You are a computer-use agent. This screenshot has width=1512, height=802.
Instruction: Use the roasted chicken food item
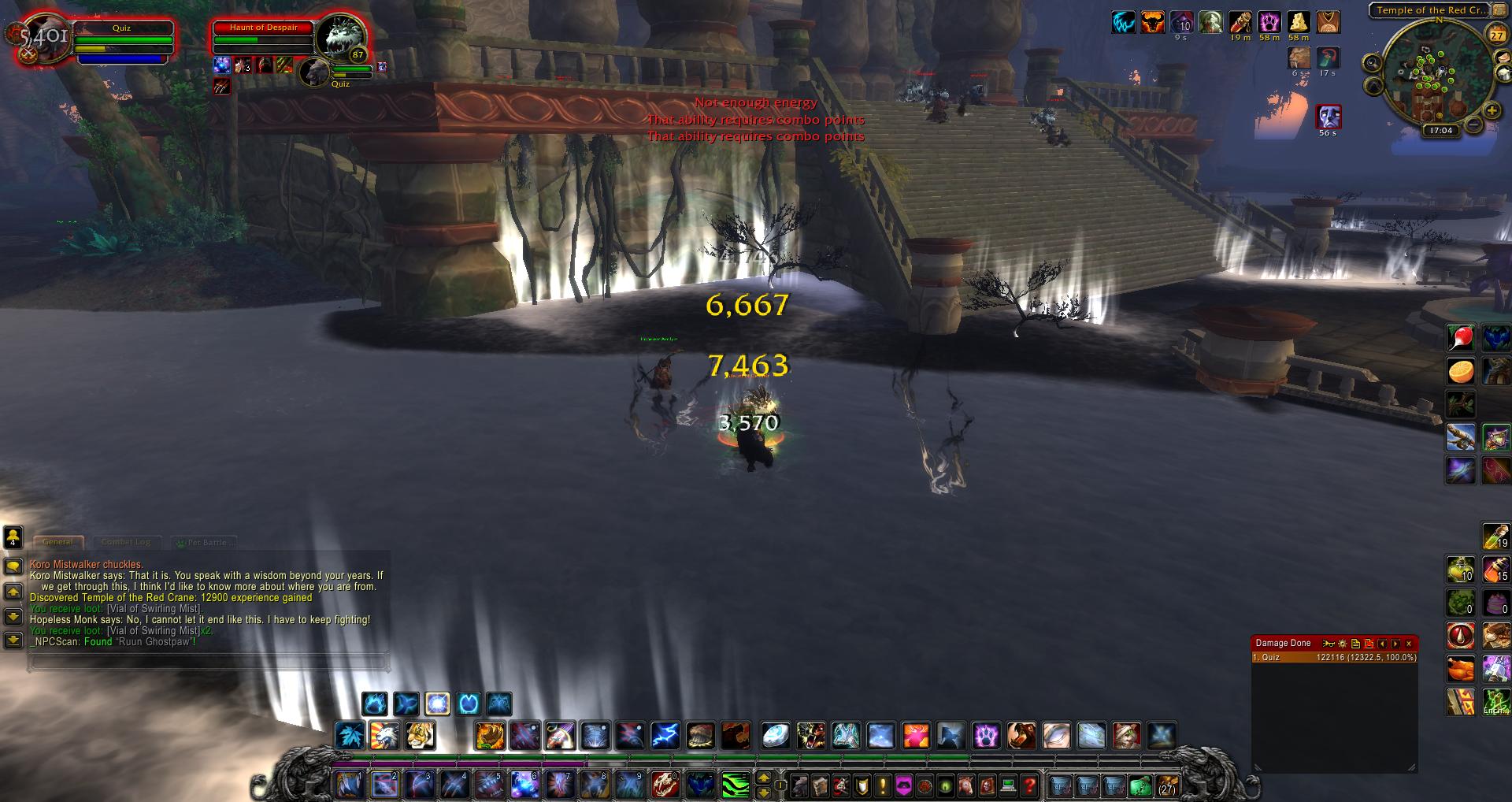[x=1461, y=669]
